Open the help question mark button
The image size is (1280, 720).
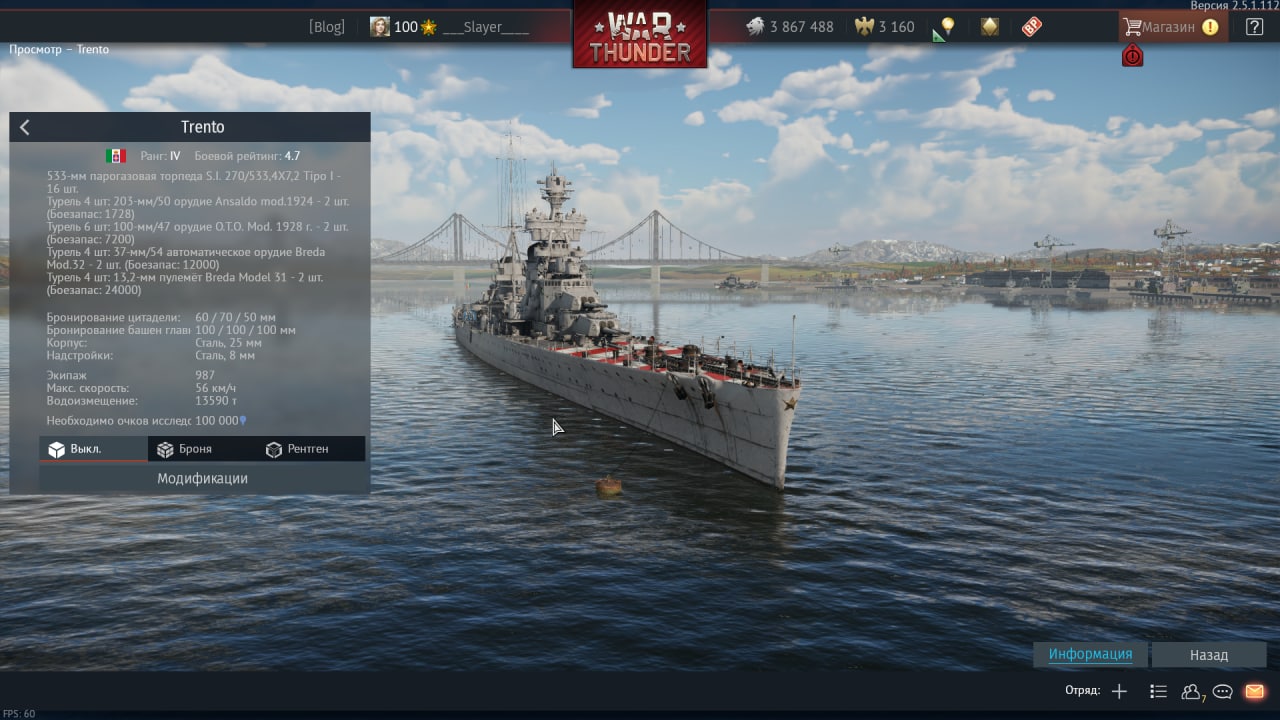pyautogui.click(x=1254, y=27)
